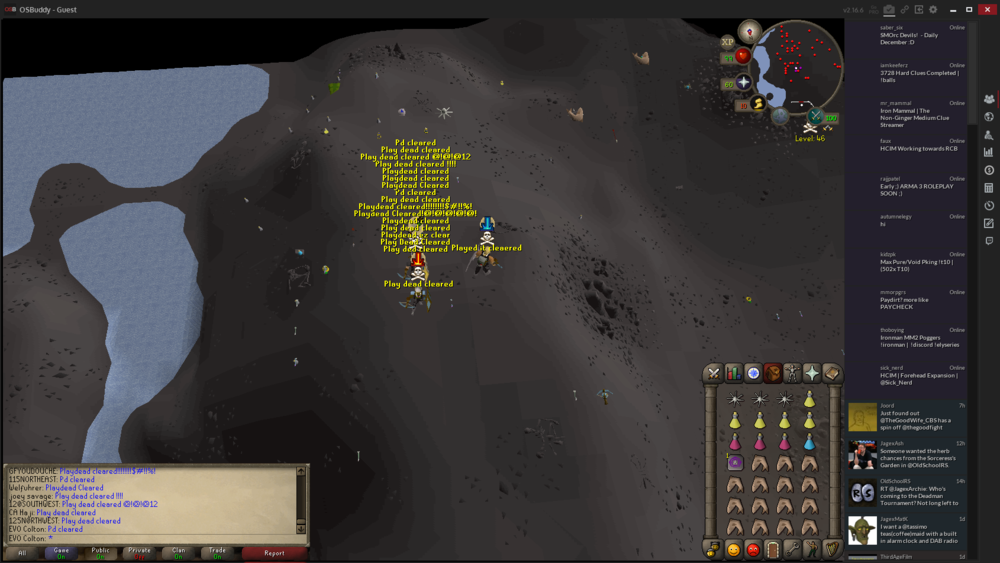This screenshot has height=563, width=1000.
Task: Close the OSBuddy window
Action: click(985, 9)
